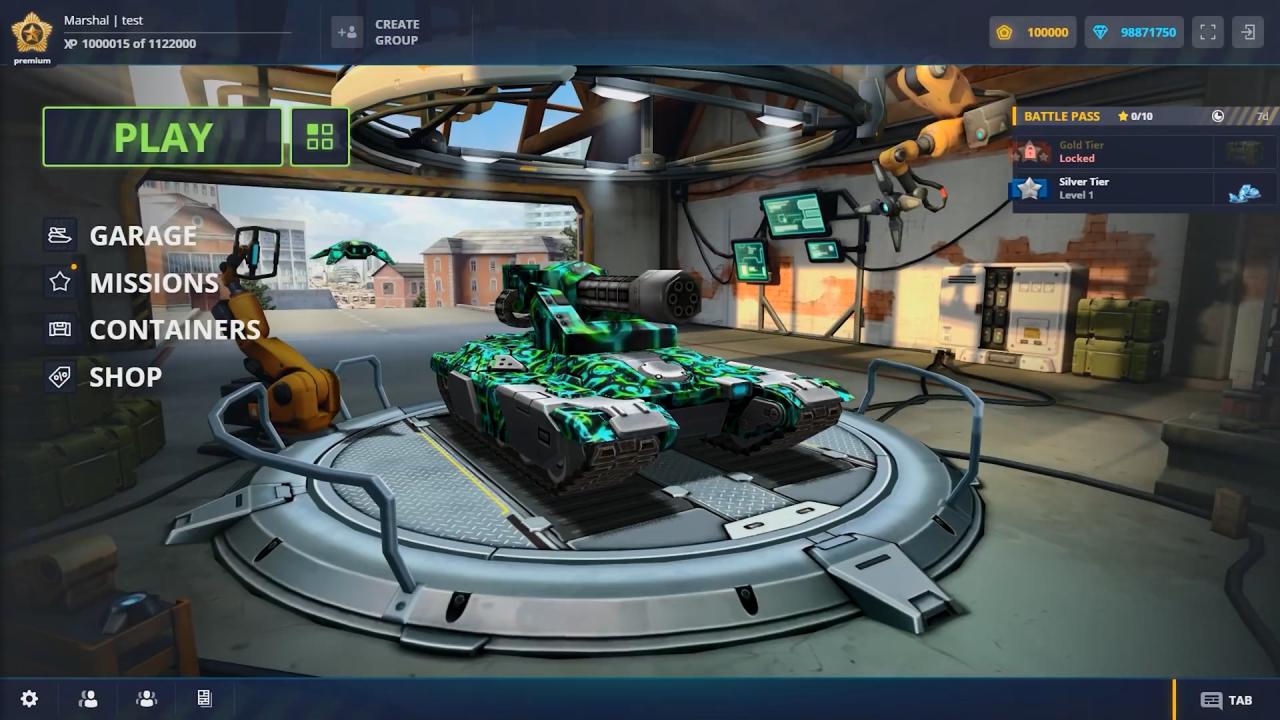Image resolution: width=1280 pixels, height=720 pixels.
Task: Open the gold crystal currency counter
Action: tap(1033, 32)
